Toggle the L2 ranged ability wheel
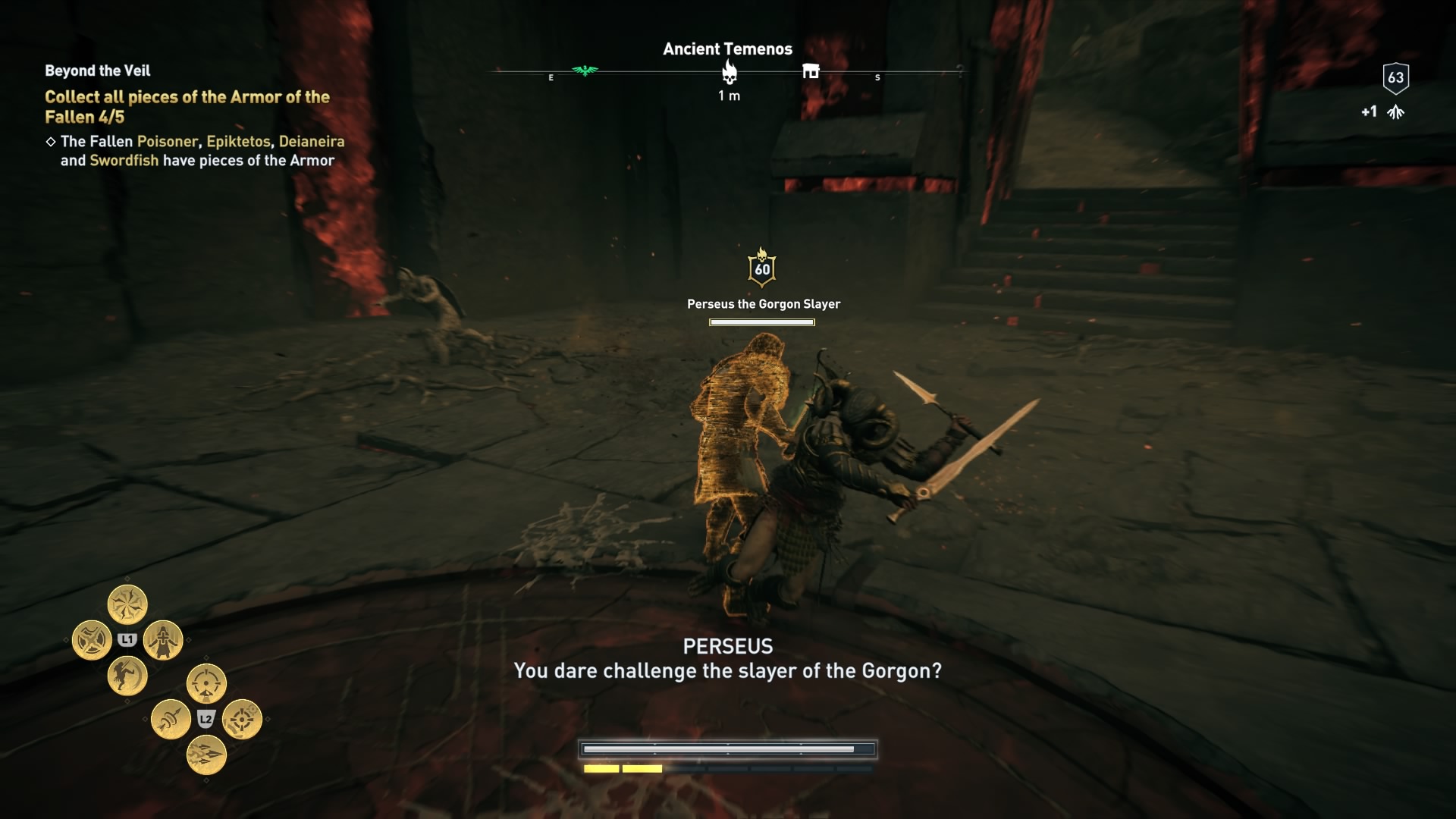This screenshot has height=819, width=1456. tap(205, 719)
